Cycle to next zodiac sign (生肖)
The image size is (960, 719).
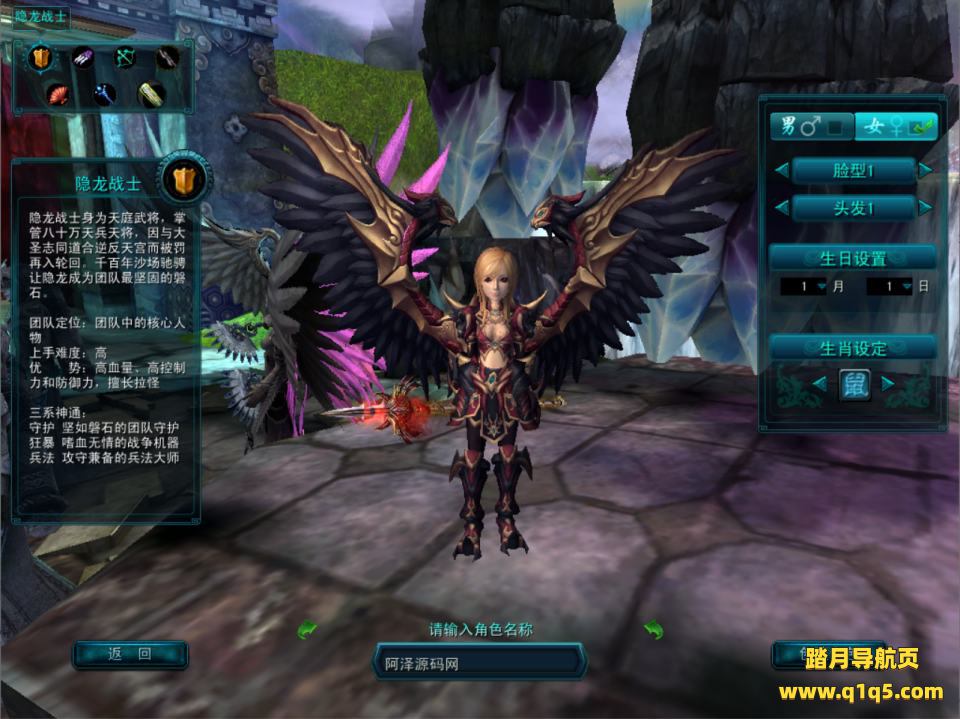pyautogui.click(x=887, y=384)
